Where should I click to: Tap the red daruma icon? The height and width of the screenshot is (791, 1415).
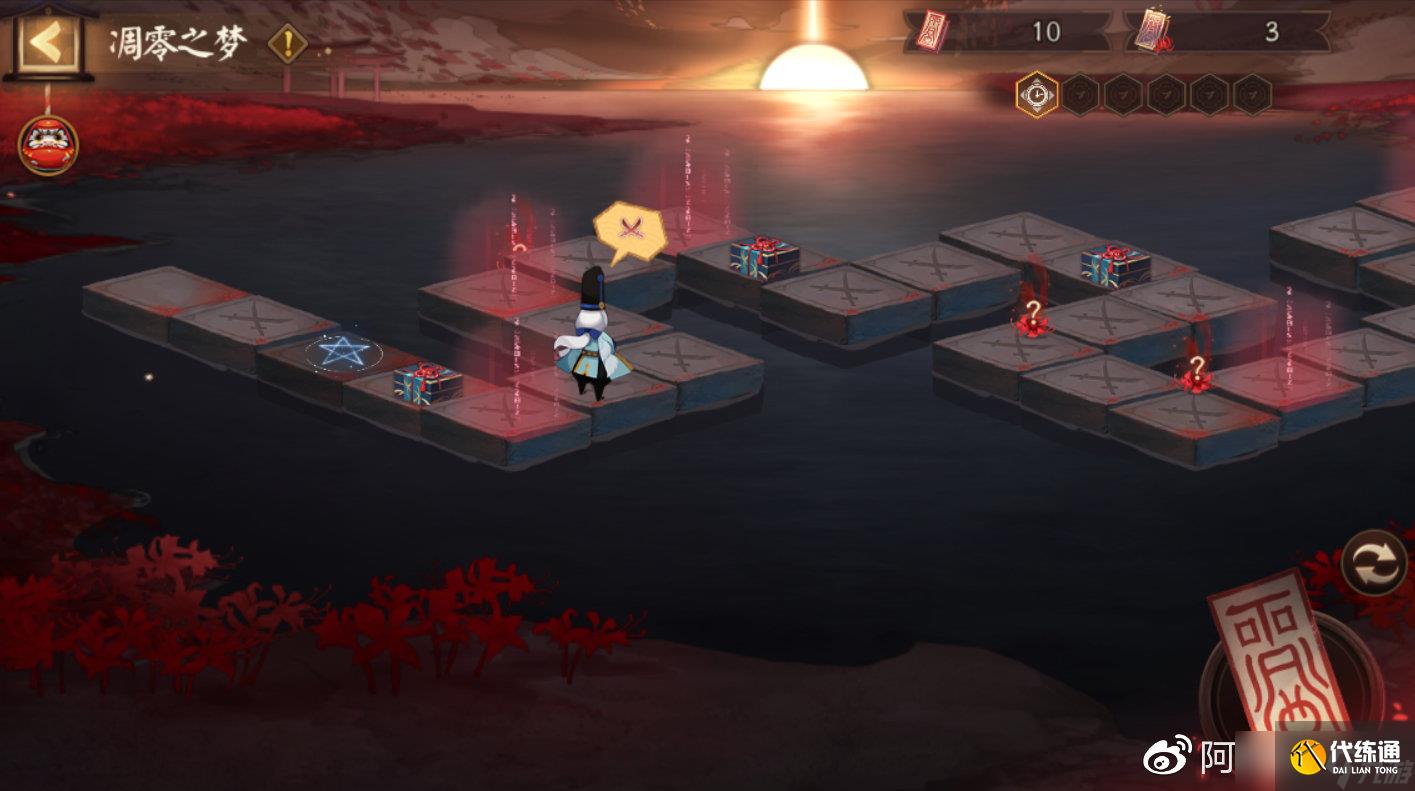[47, 146]
